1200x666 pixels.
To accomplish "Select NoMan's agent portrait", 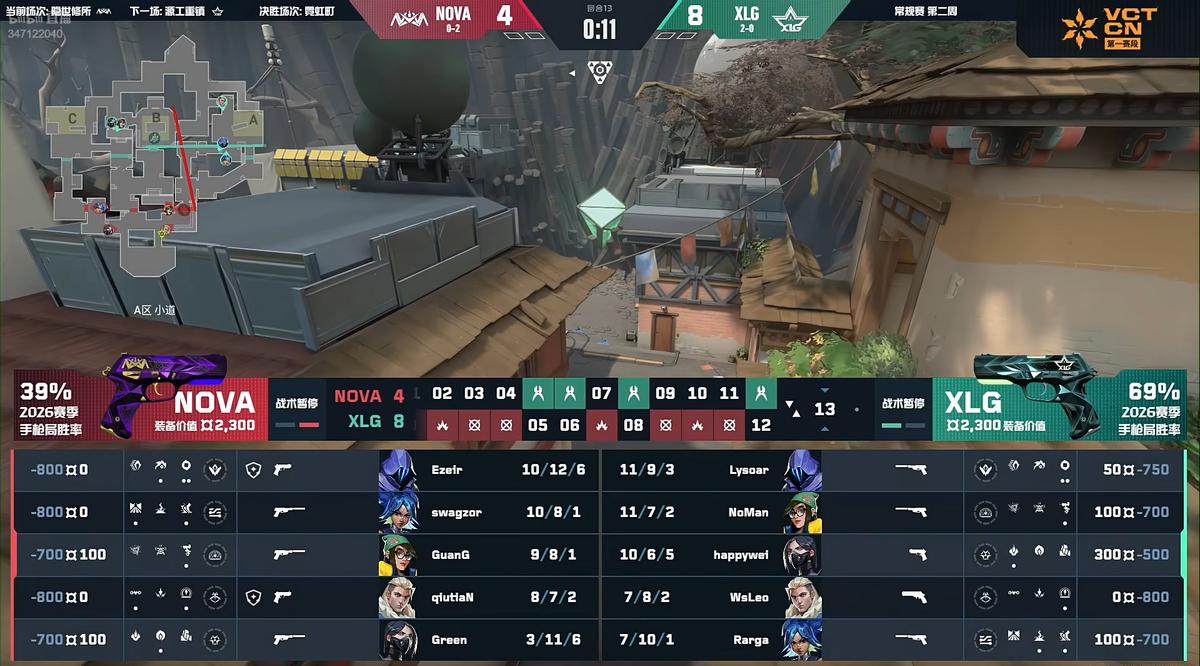I will tap(802, 512).
